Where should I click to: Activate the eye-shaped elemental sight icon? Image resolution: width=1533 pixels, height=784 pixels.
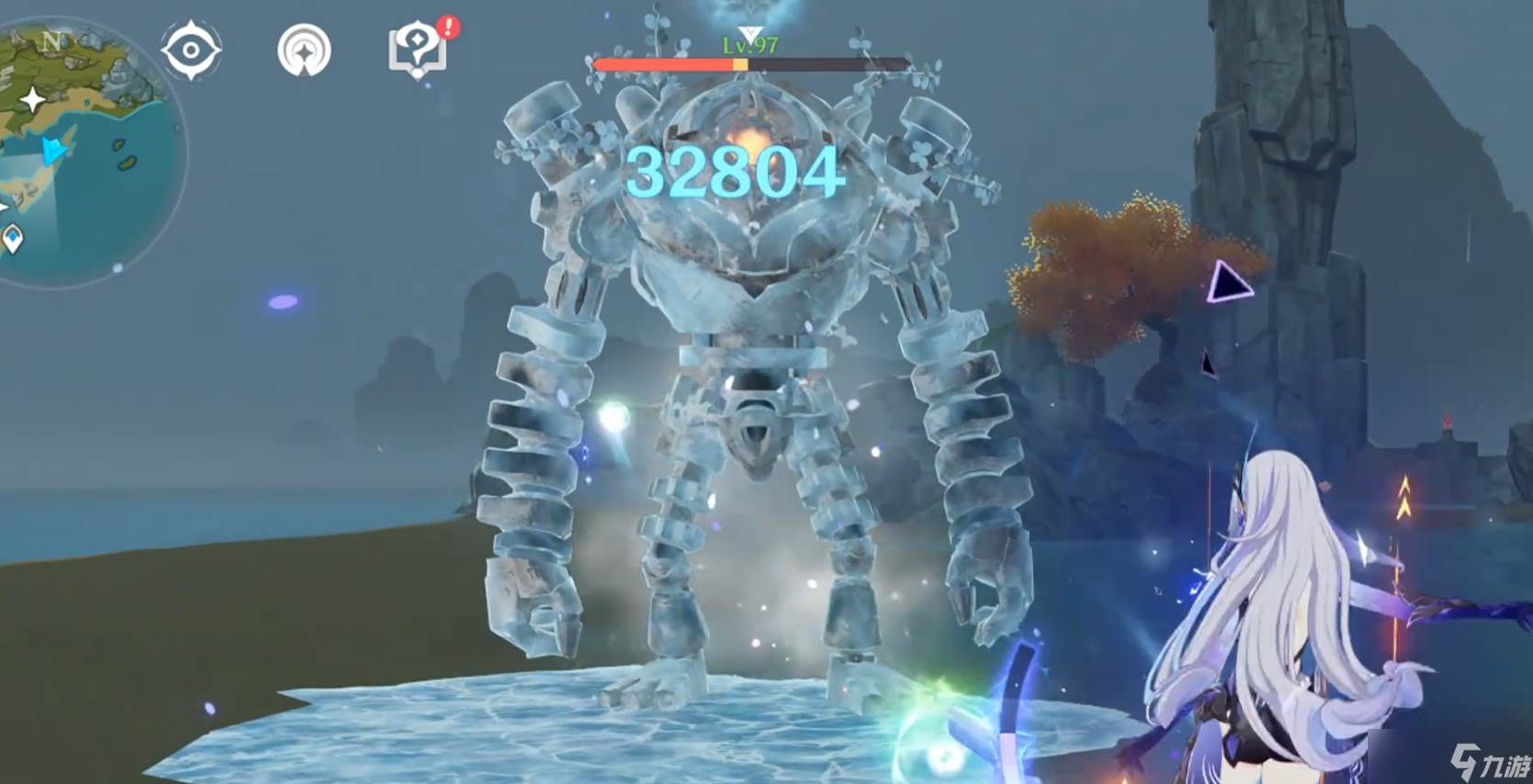(x=191, y=50)
